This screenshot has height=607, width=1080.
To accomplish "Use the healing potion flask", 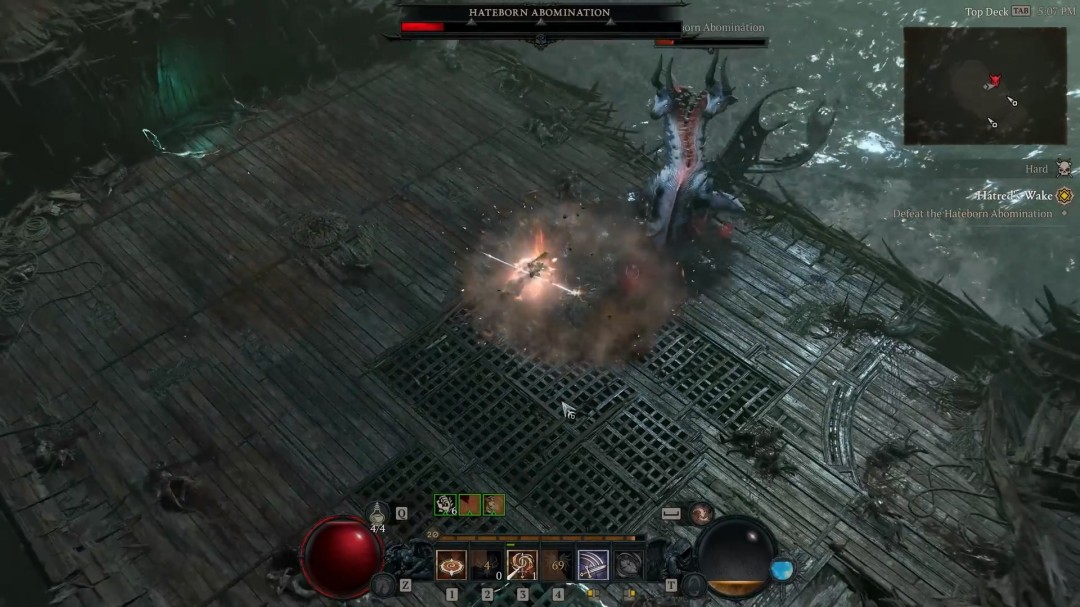I will (378, 511).
